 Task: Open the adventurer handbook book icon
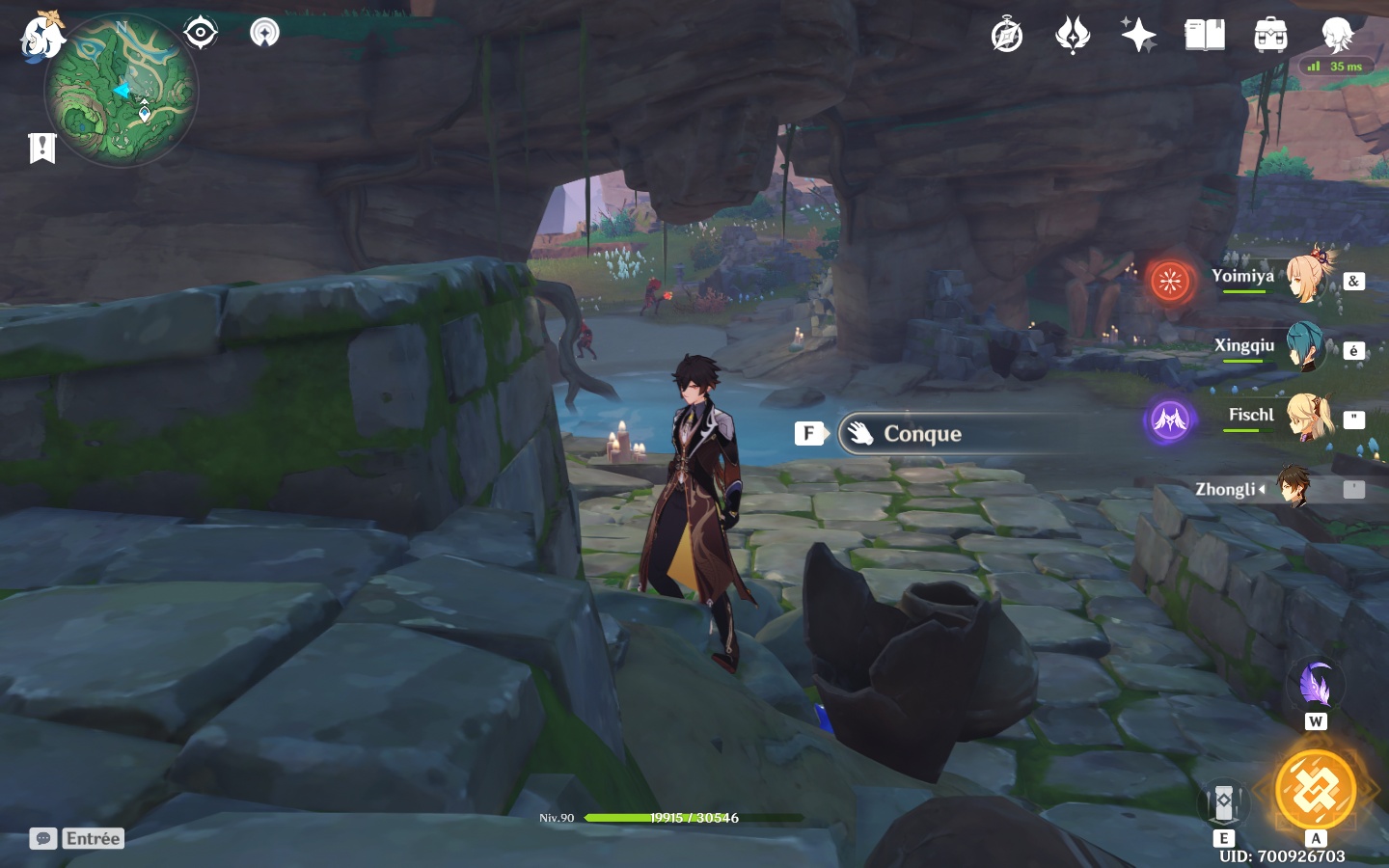(x=1204, y=36)
